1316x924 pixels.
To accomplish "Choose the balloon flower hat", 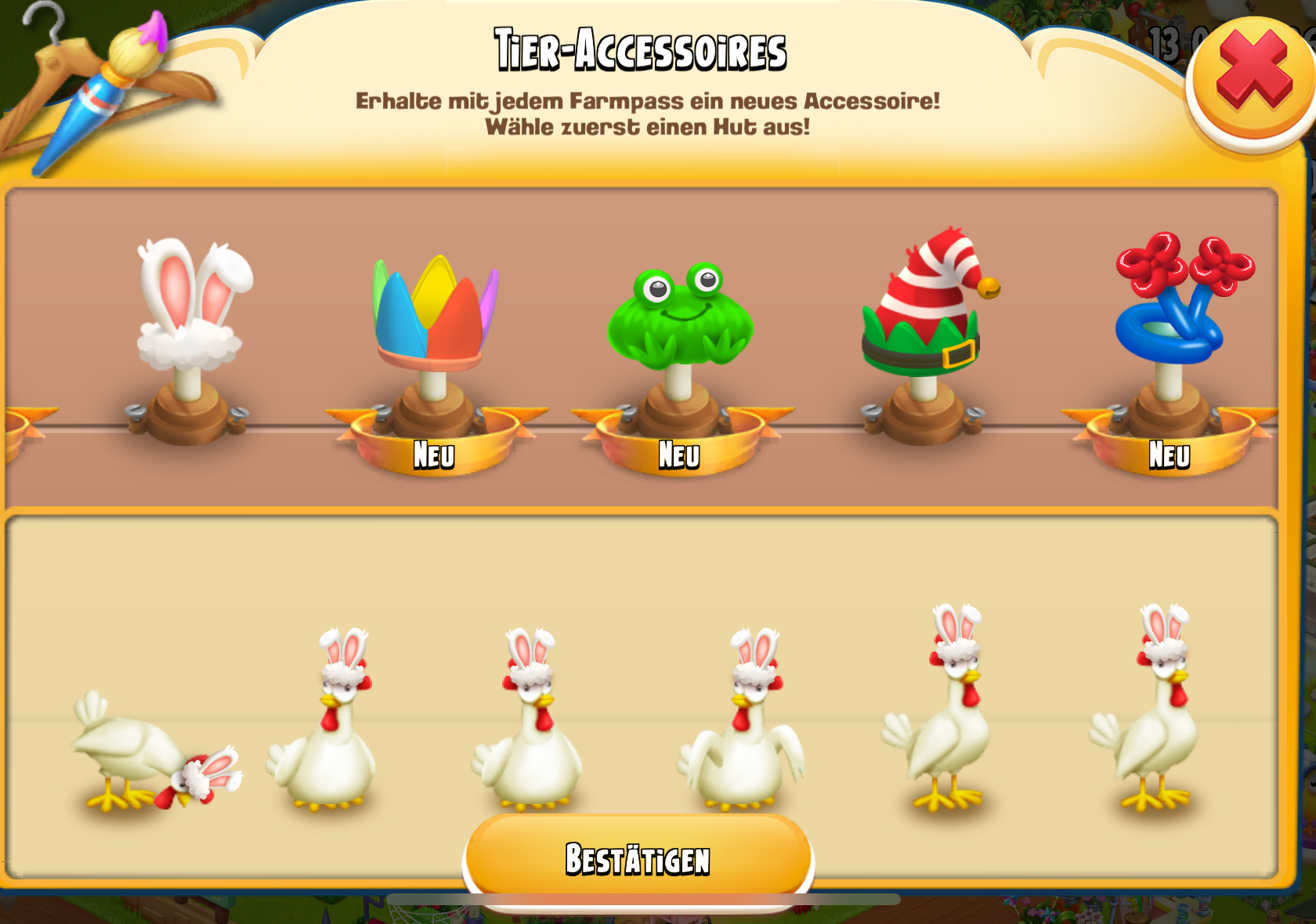I will point(1176,302).
